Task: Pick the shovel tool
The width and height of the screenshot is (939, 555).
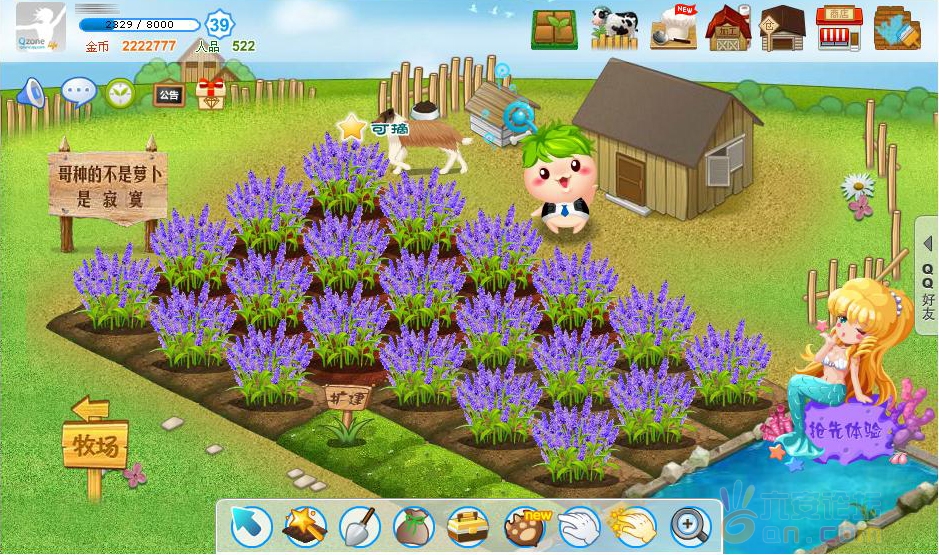Action: [358, 525]
